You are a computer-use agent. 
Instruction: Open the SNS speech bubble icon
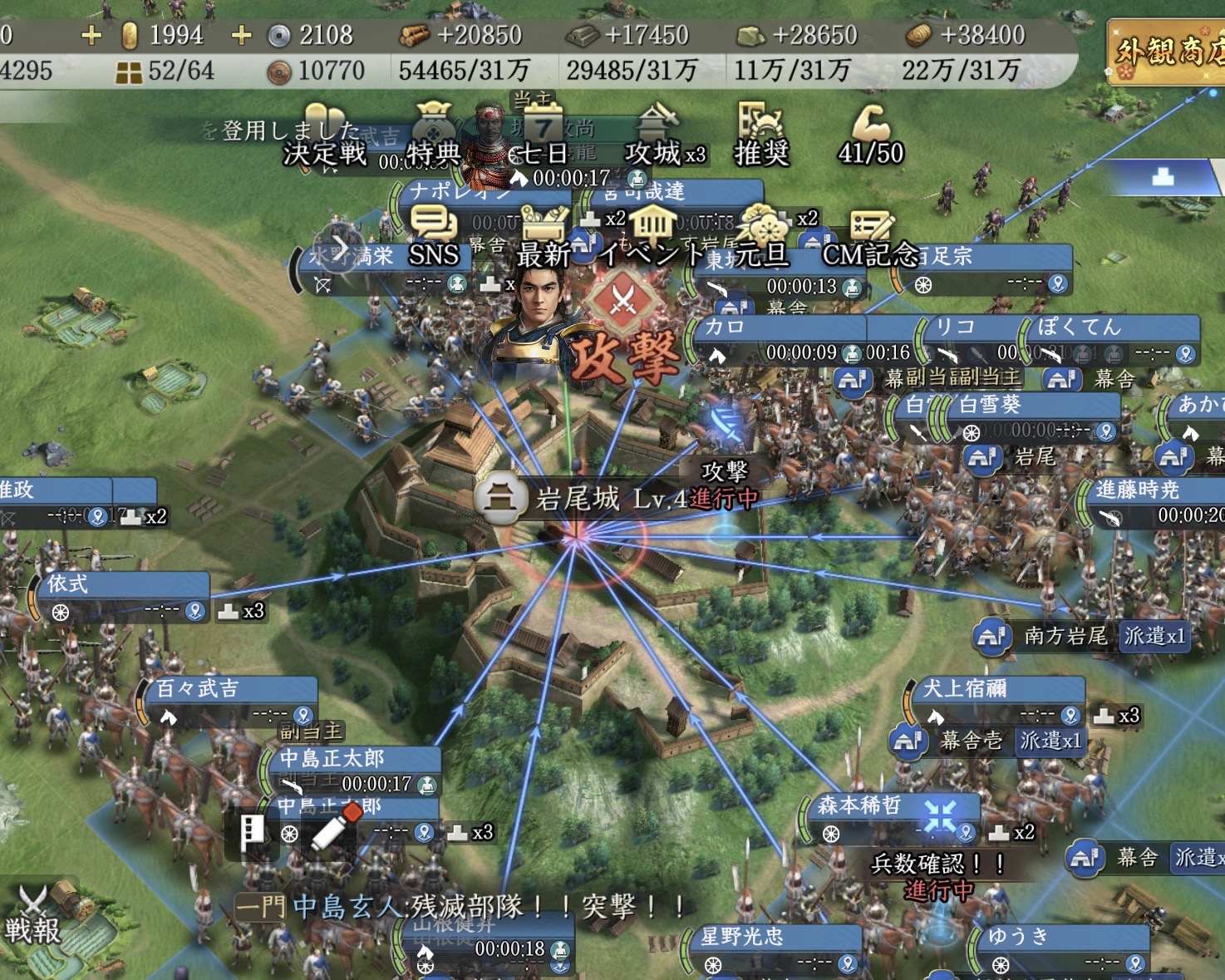point(433,235)
